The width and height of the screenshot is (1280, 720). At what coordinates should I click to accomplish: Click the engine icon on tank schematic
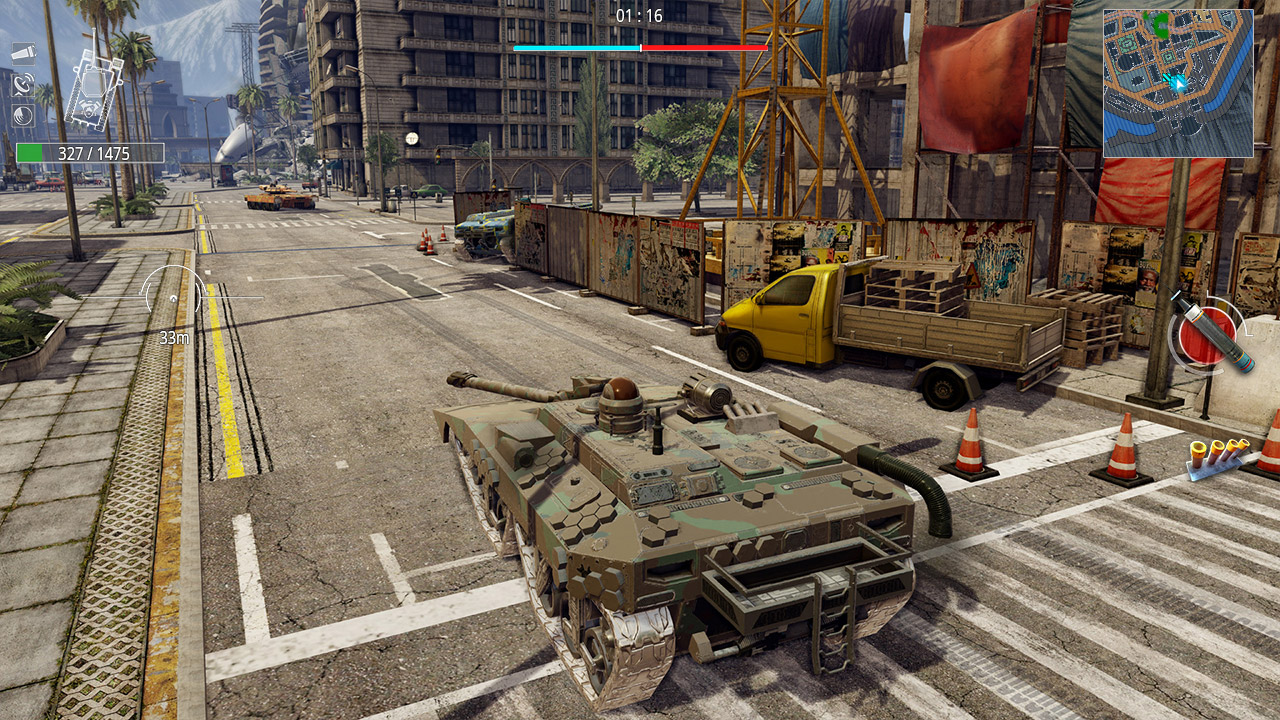pos(89,108)
